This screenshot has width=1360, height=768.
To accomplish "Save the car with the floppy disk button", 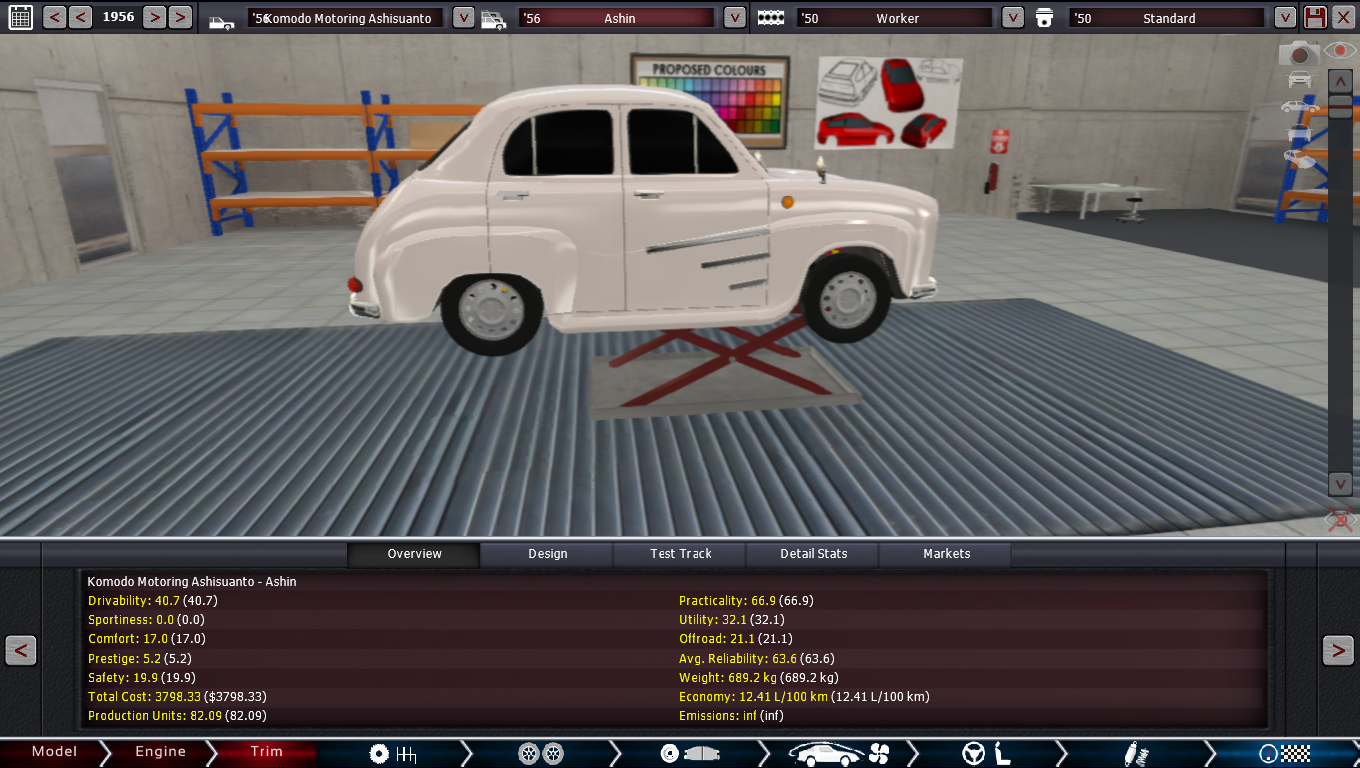I will pos(1316,17).
